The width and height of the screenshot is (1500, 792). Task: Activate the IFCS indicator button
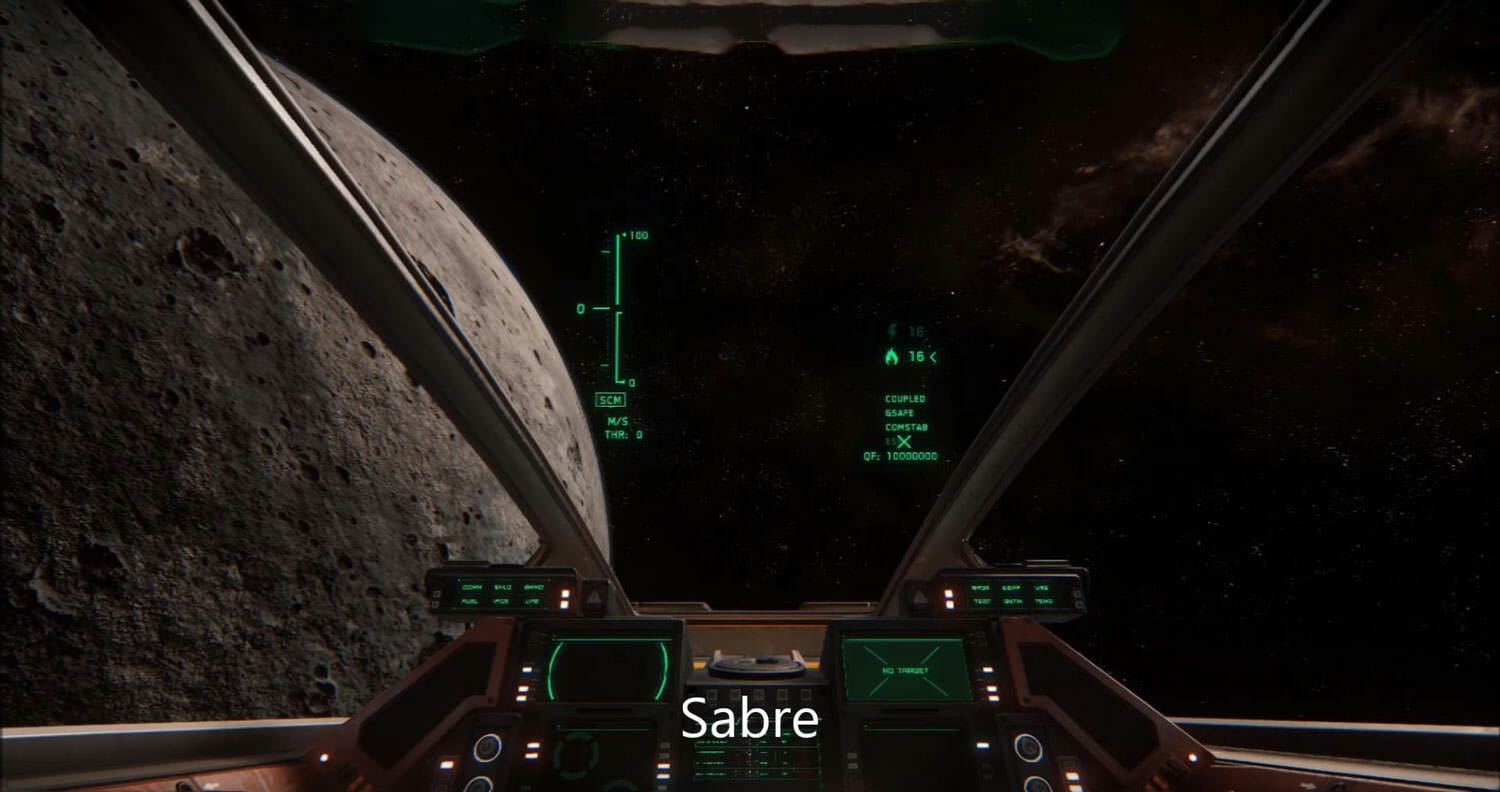coord(502,602)
